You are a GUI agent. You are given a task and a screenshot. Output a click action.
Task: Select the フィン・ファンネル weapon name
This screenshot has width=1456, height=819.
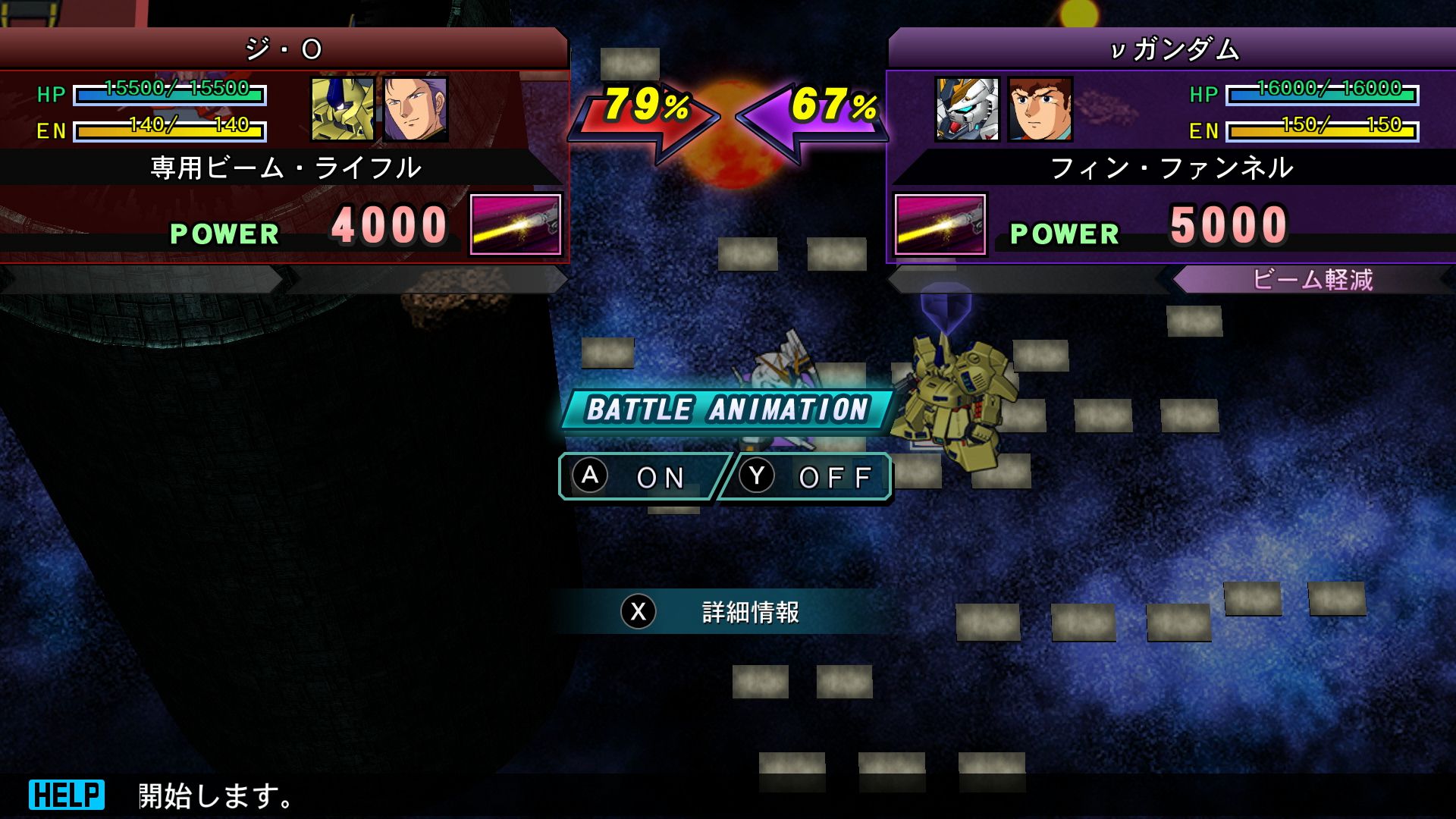(1171, 168)
